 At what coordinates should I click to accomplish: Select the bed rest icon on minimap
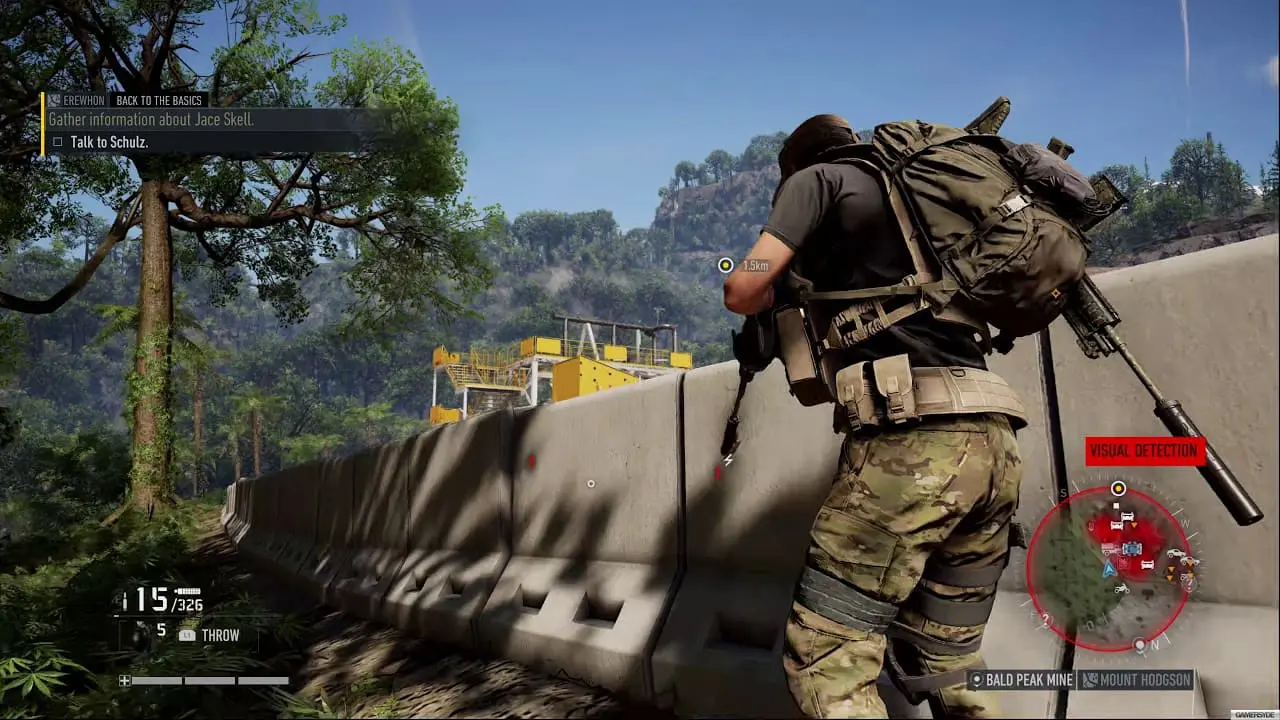[1127, 517]
